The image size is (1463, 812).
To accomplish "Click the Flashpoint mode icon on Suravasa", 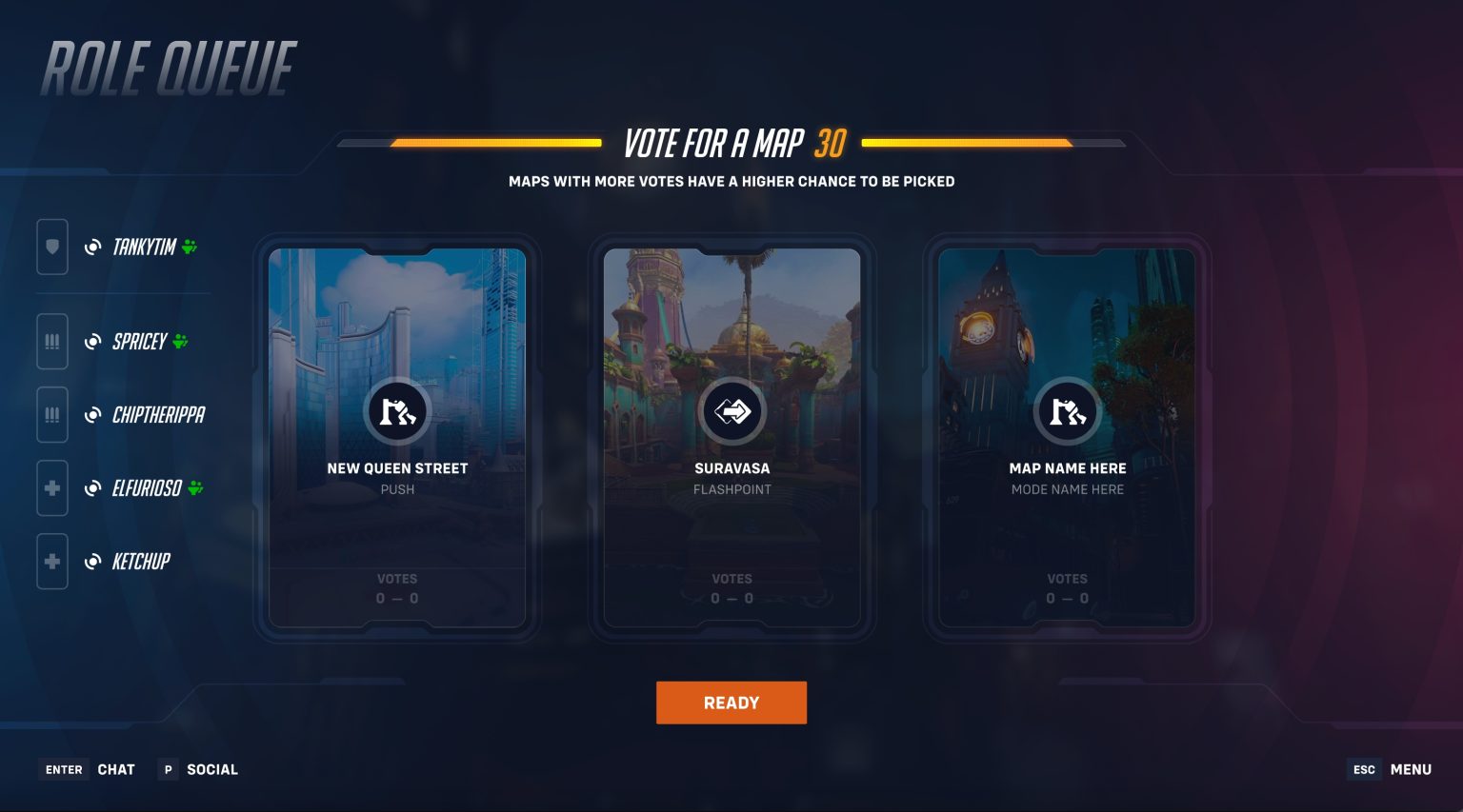I will click(732, 411).
